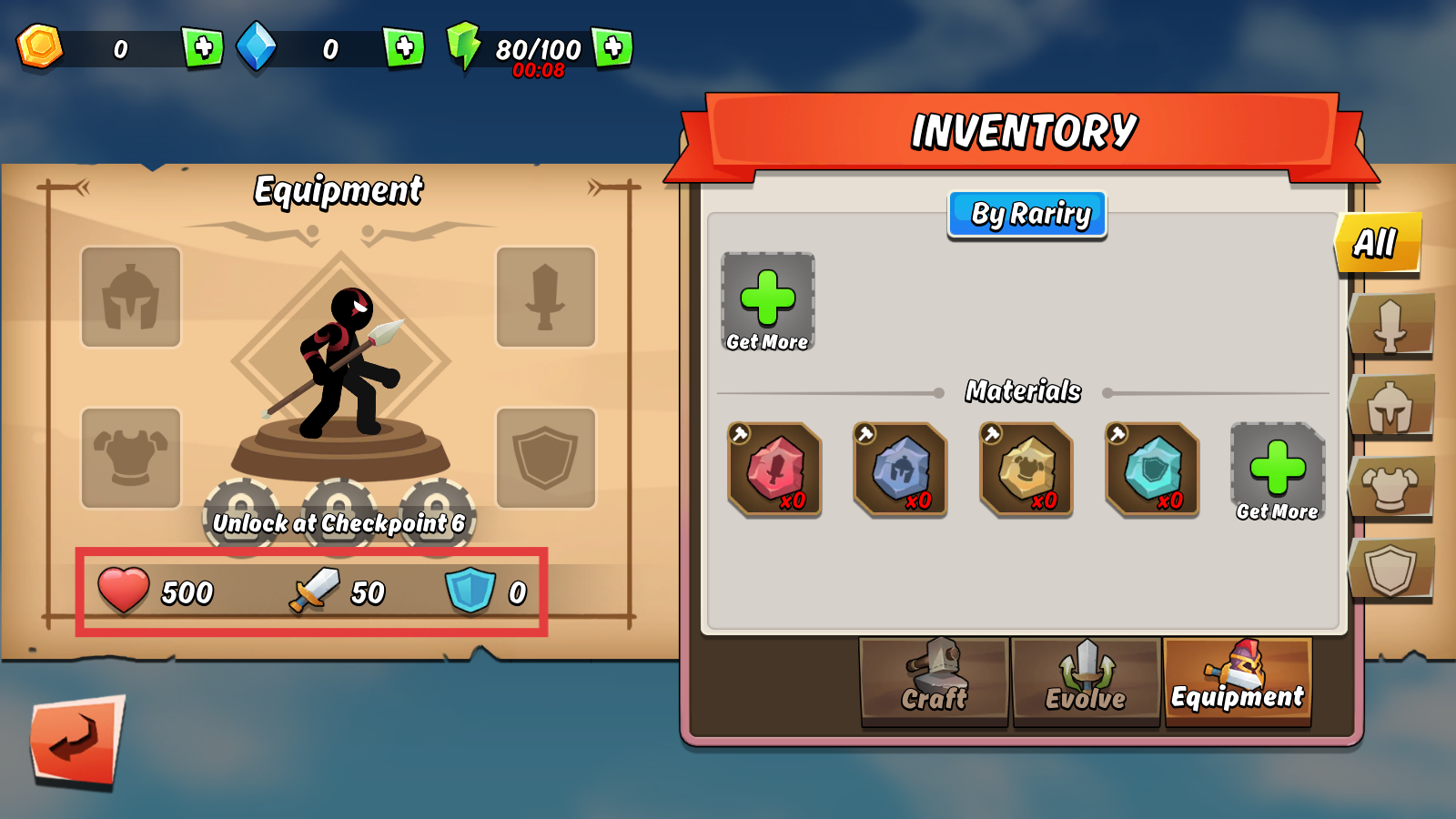Select the red sword material
This screenshot has width=1456, height=819.
click(774, 470)
